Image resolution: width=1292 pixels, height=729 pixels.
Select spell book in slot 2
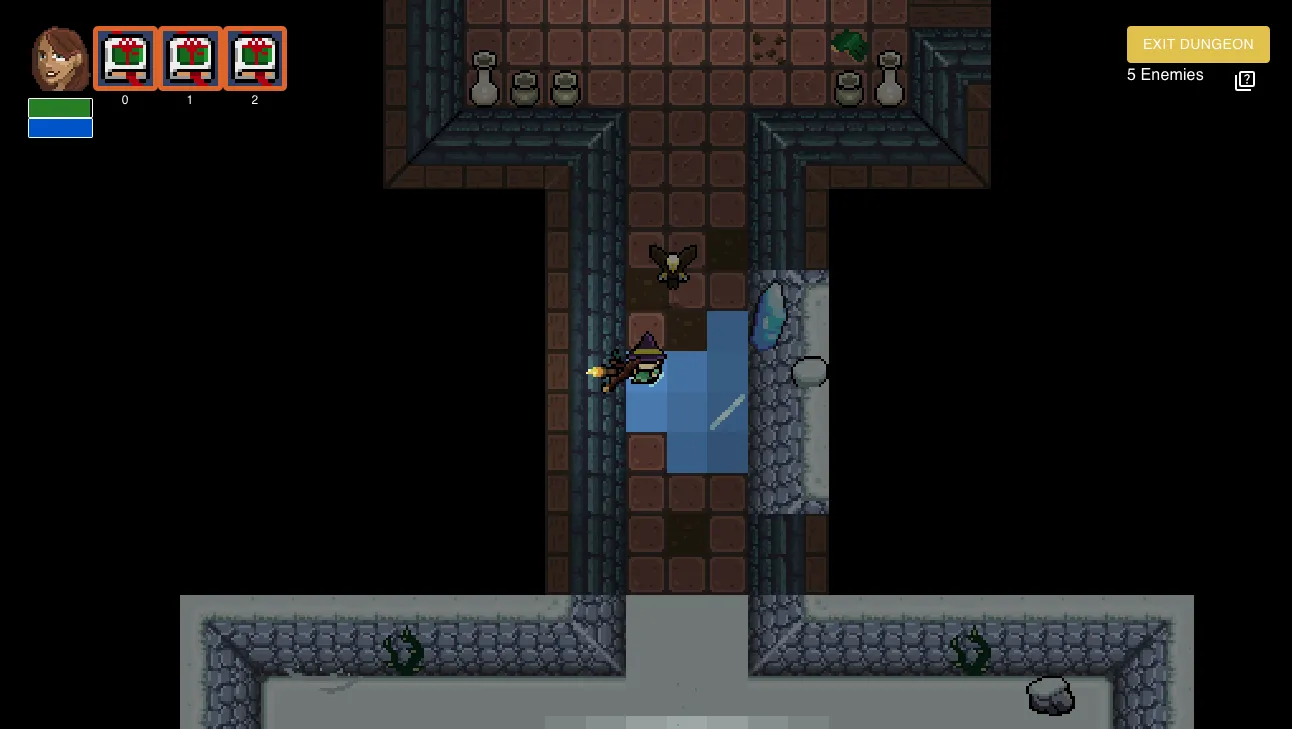tap(255, 58)
